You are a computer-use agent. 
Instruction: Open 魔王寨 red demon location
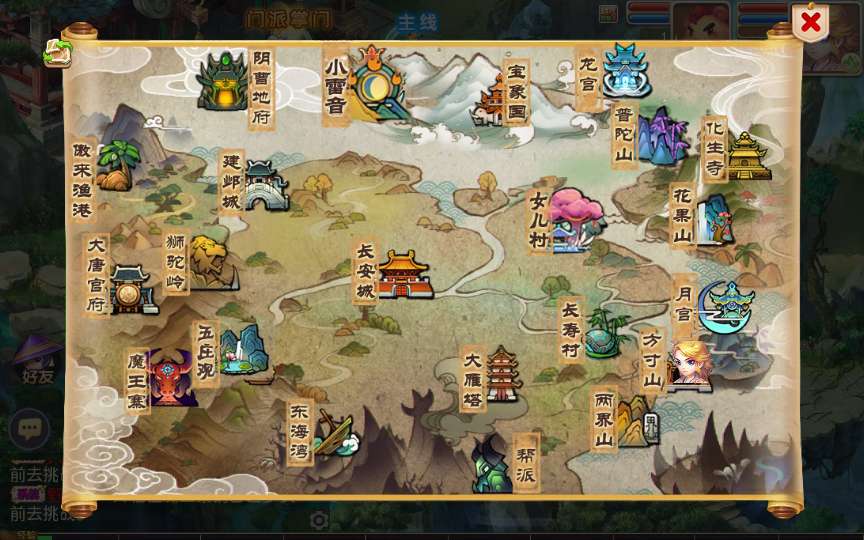[171, 377]
